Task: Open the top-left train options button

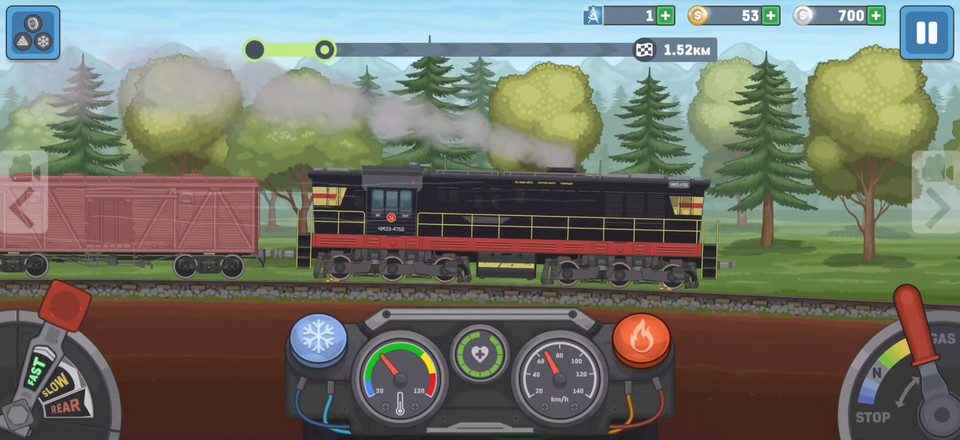Action: pyautogui.click(x=33, y=33)
